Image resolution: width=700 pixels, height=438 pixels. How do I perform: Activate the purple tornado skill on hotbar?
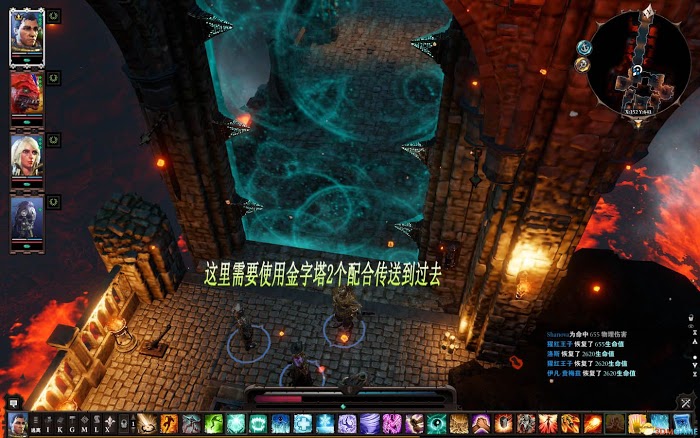click(x=370, y=424)
